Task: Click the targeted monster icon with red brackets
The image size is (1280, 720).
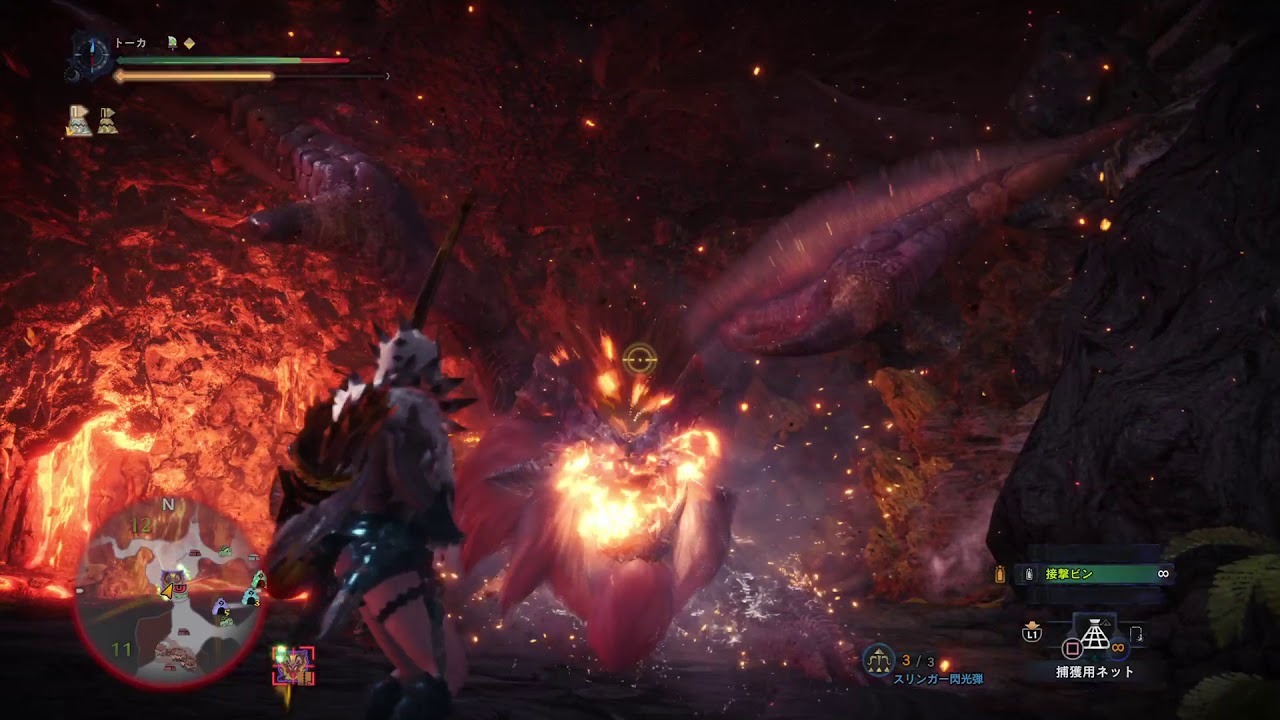Action: click(293, 664)
